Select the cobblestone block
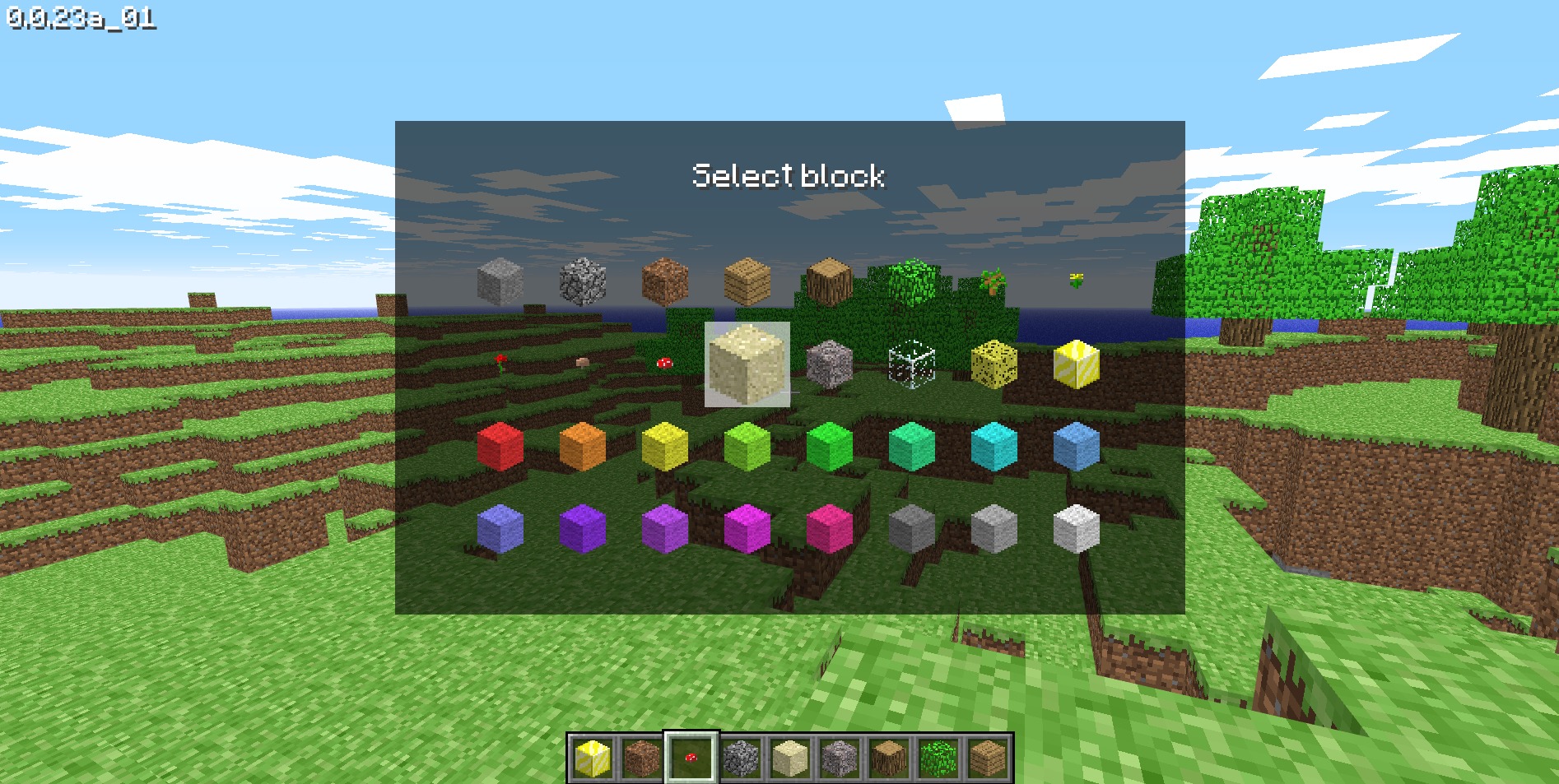Viewport: 1559px width, 784px height. coord(583,280)
